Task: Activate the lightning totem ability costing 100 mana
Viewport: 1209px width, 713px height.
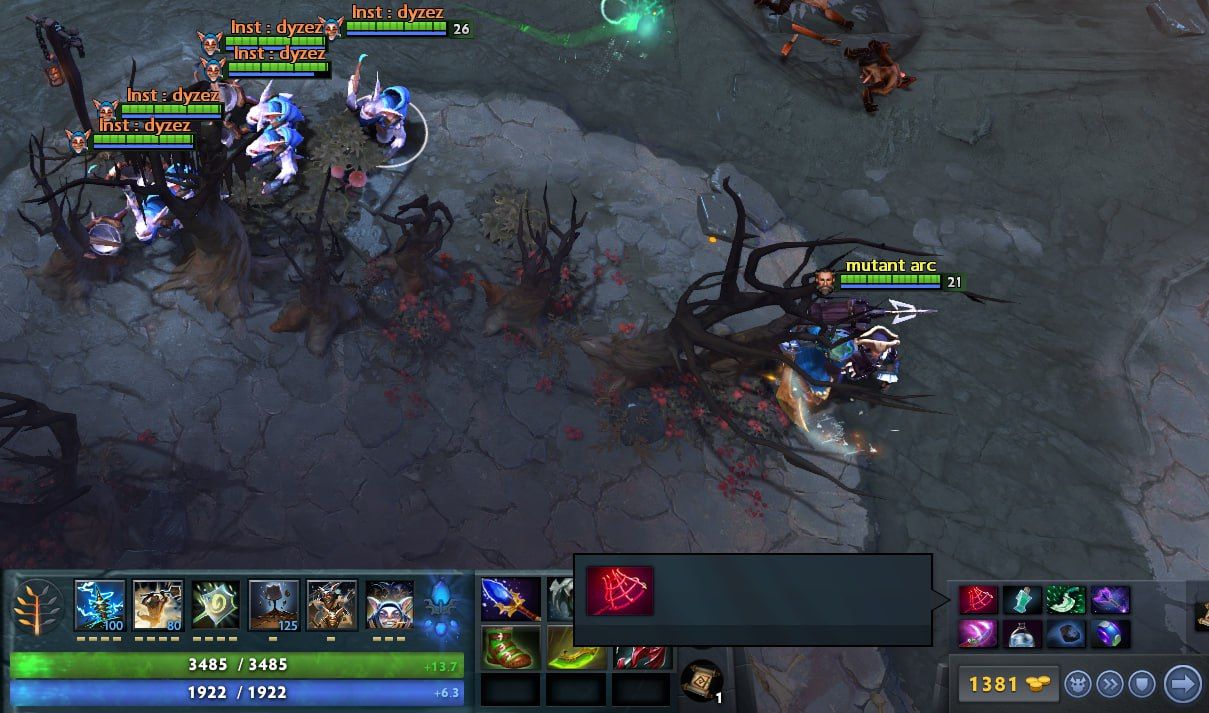Action: click(100, 605)
